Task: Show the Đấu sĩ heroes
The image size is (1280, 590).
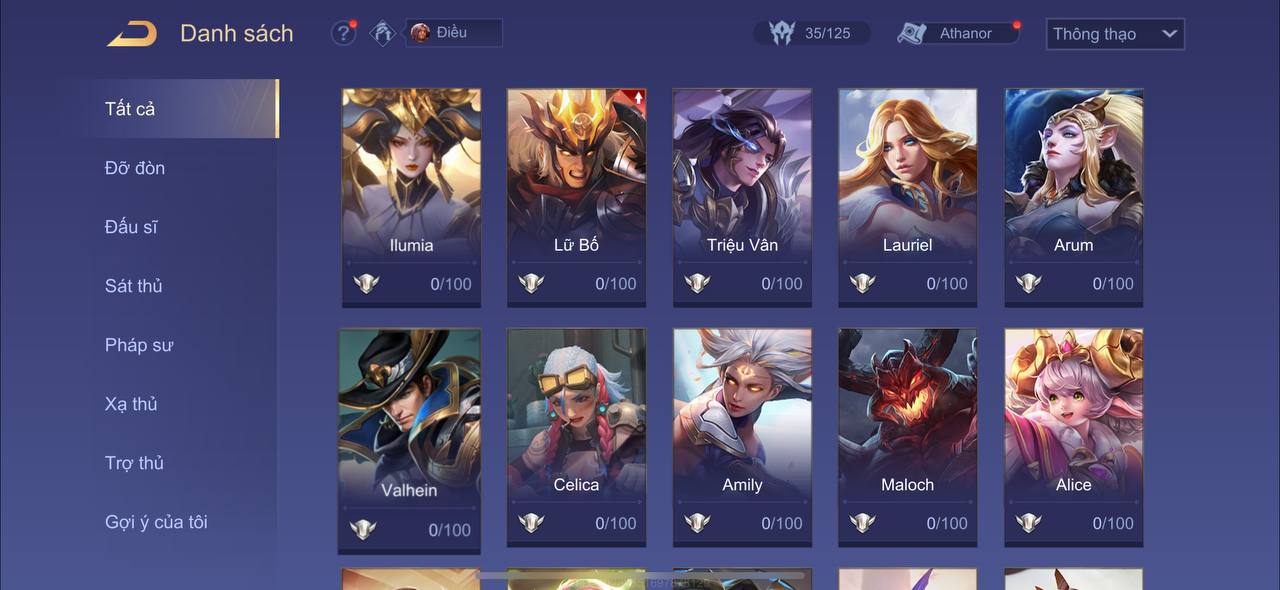Action: click(131, 227)
